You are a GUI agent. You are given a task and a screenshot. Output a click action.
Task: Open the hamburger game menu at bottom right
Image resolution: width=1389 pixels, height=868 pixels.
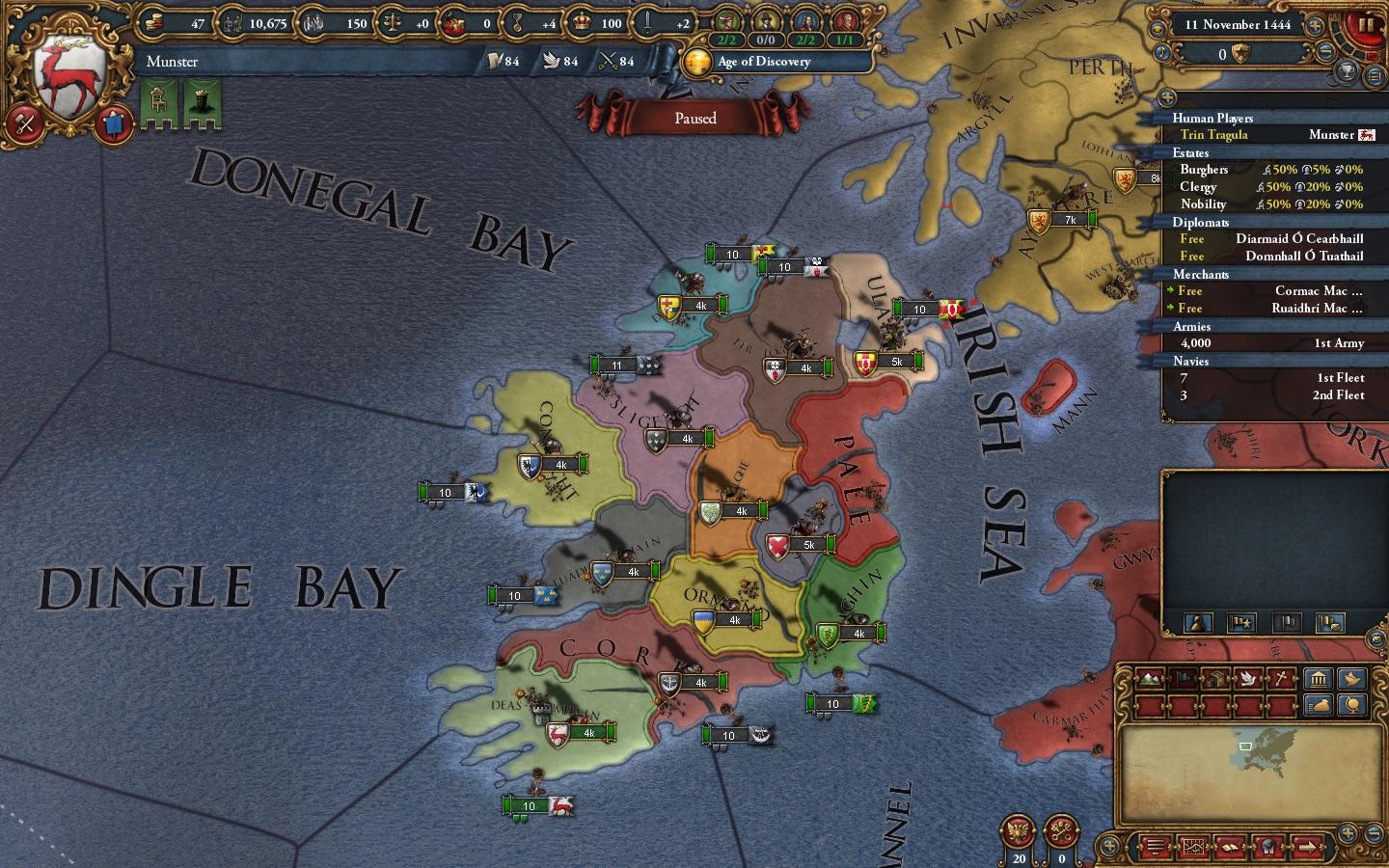pyautogui.click(x=1155, y=844)
